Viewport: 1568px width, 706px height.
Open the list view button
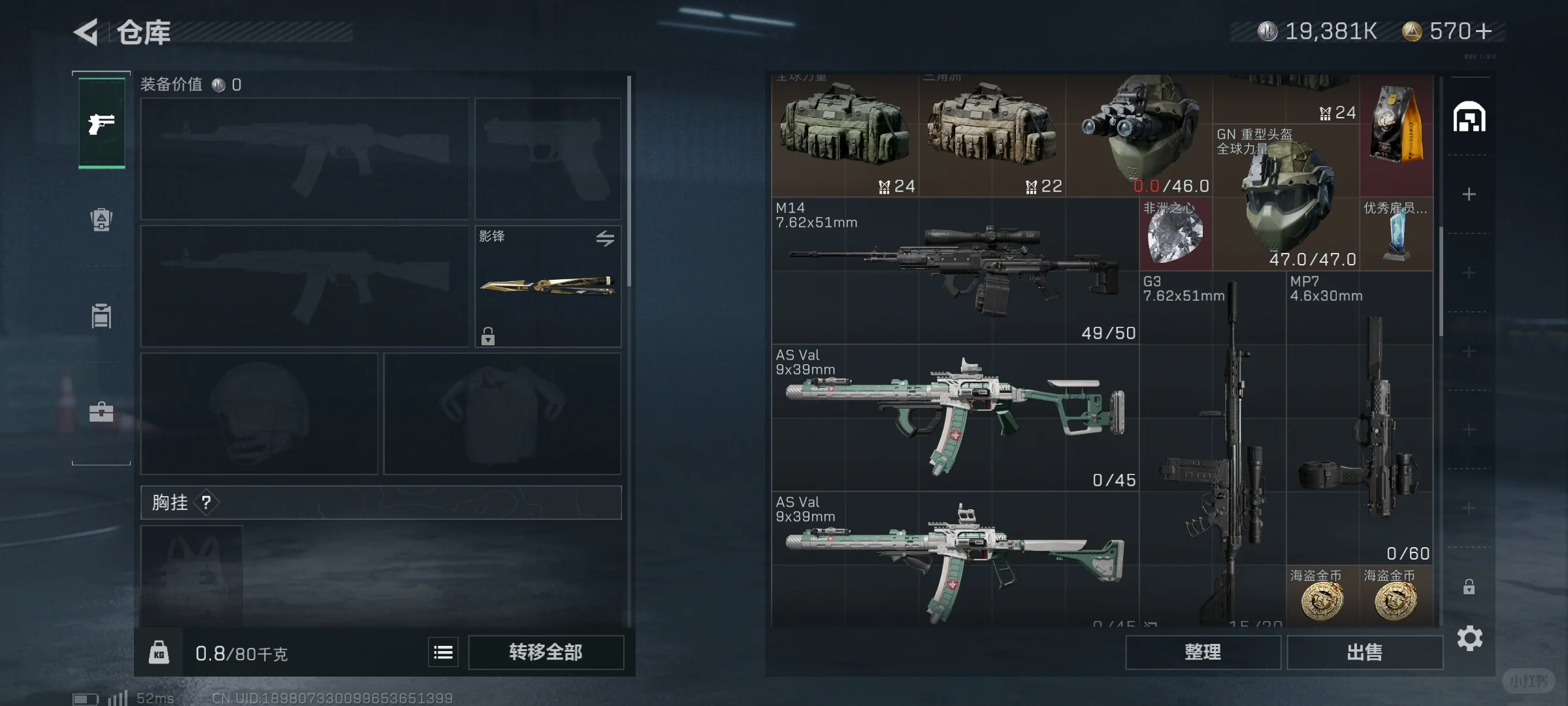tap(443, 652)
